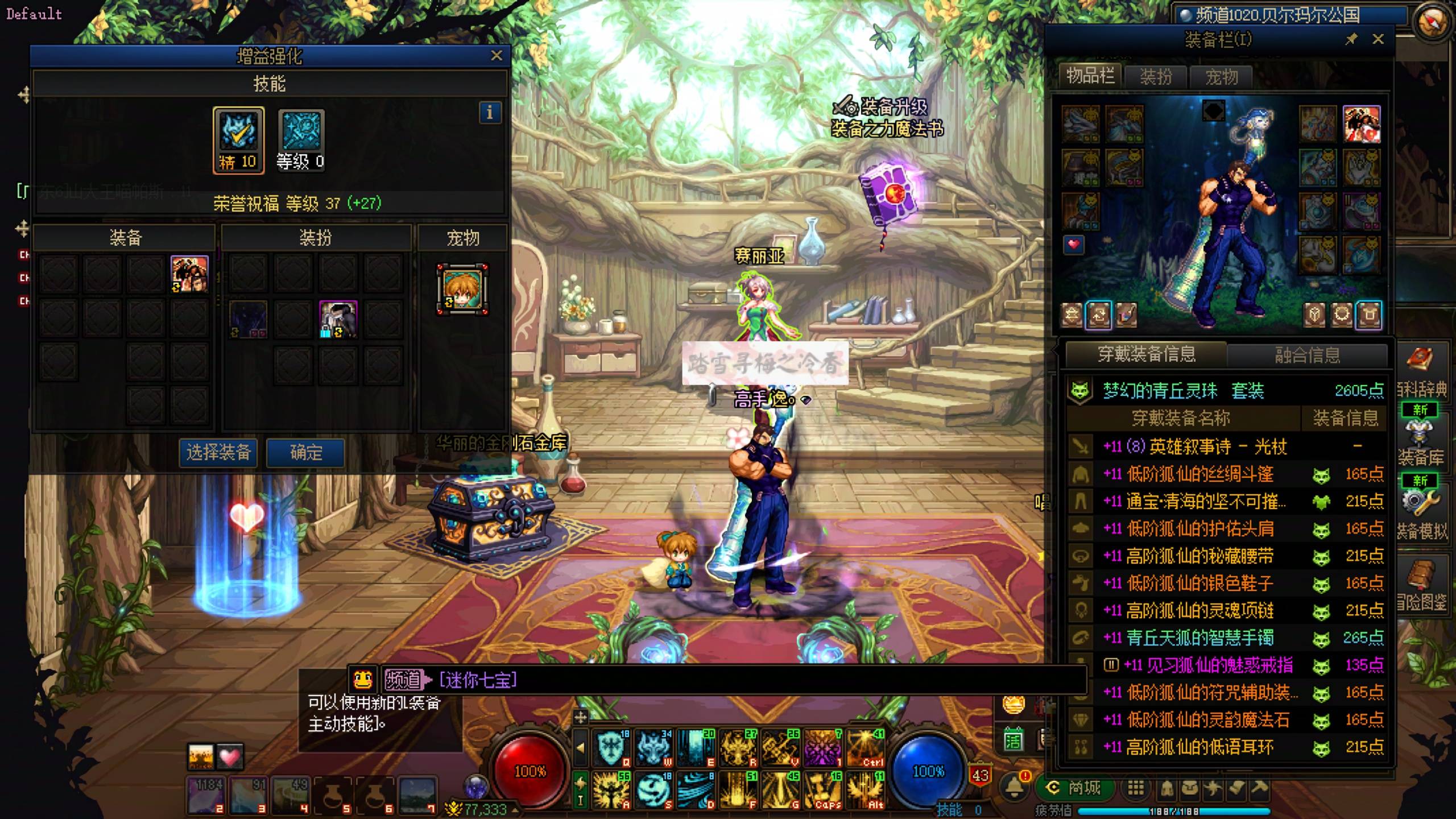Open the 商城 shop
The image size is (1456, 819).
tap(1074, 788)
